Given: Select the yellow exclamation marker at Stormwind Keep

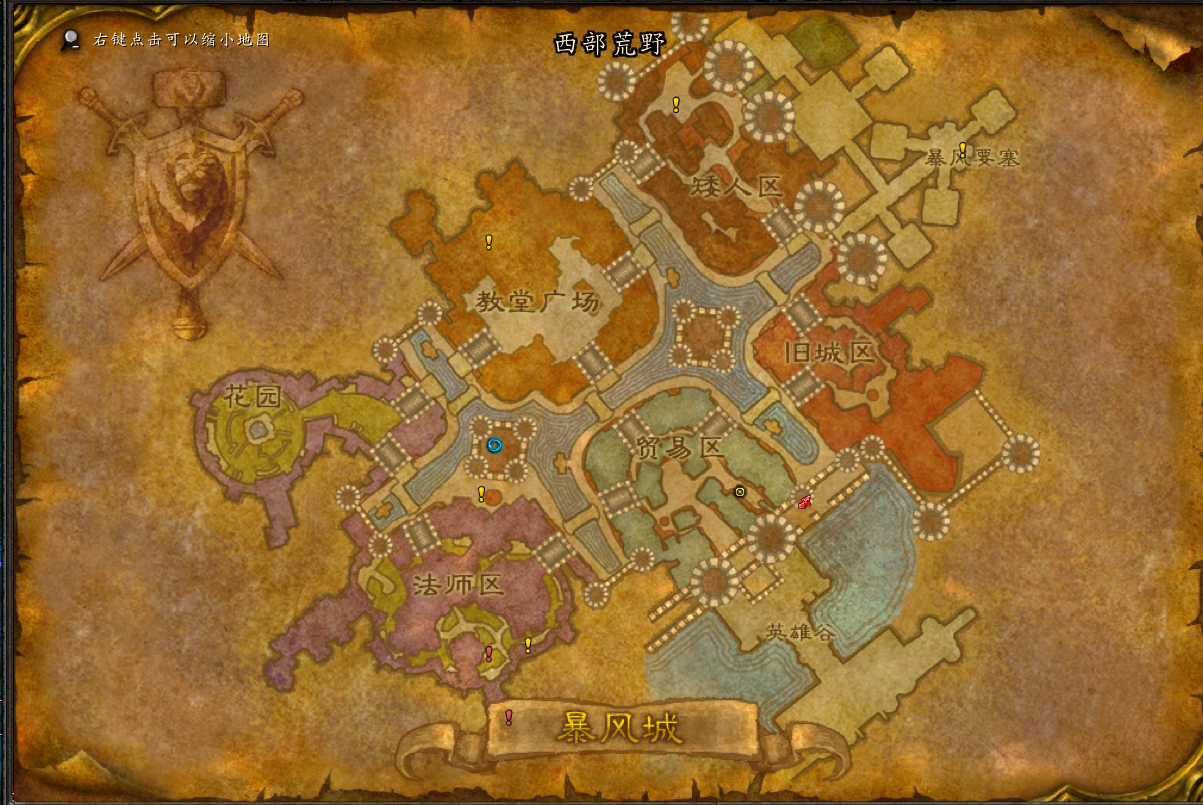Looking at the screenshot, I should pyautogui.click(x=963, y=150).
